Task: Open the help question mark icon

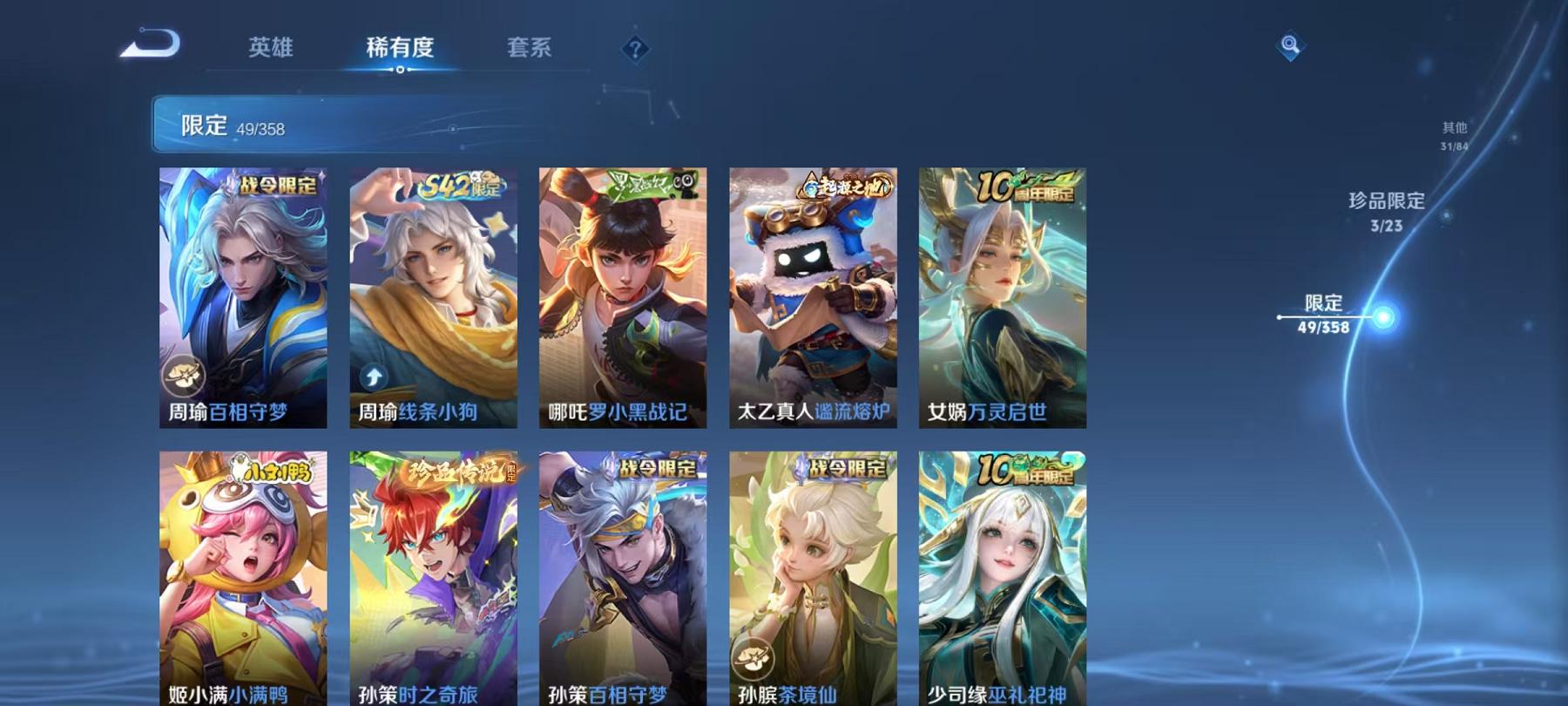Action: pos(634,49)
